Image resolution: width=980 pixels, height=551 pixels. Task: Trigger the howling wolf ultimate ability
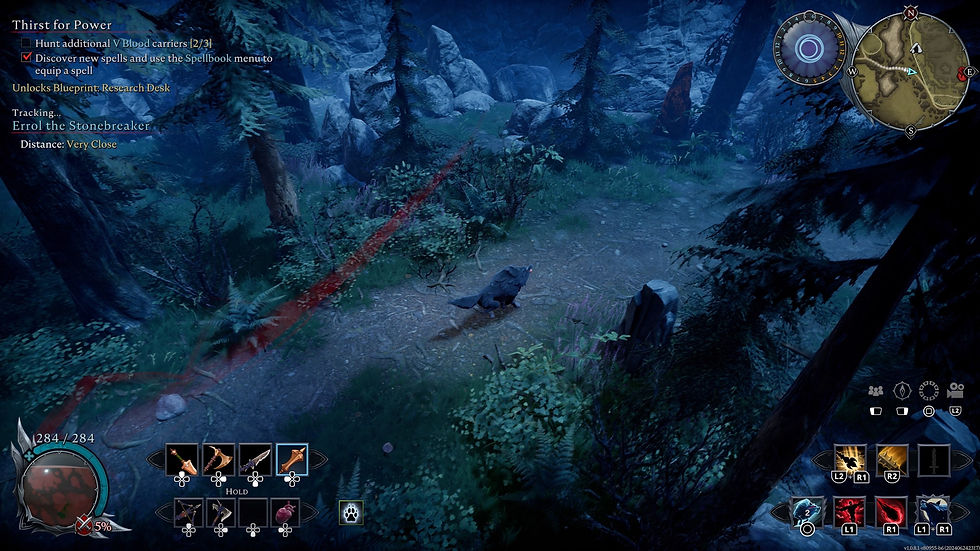(x=934, y=512)
